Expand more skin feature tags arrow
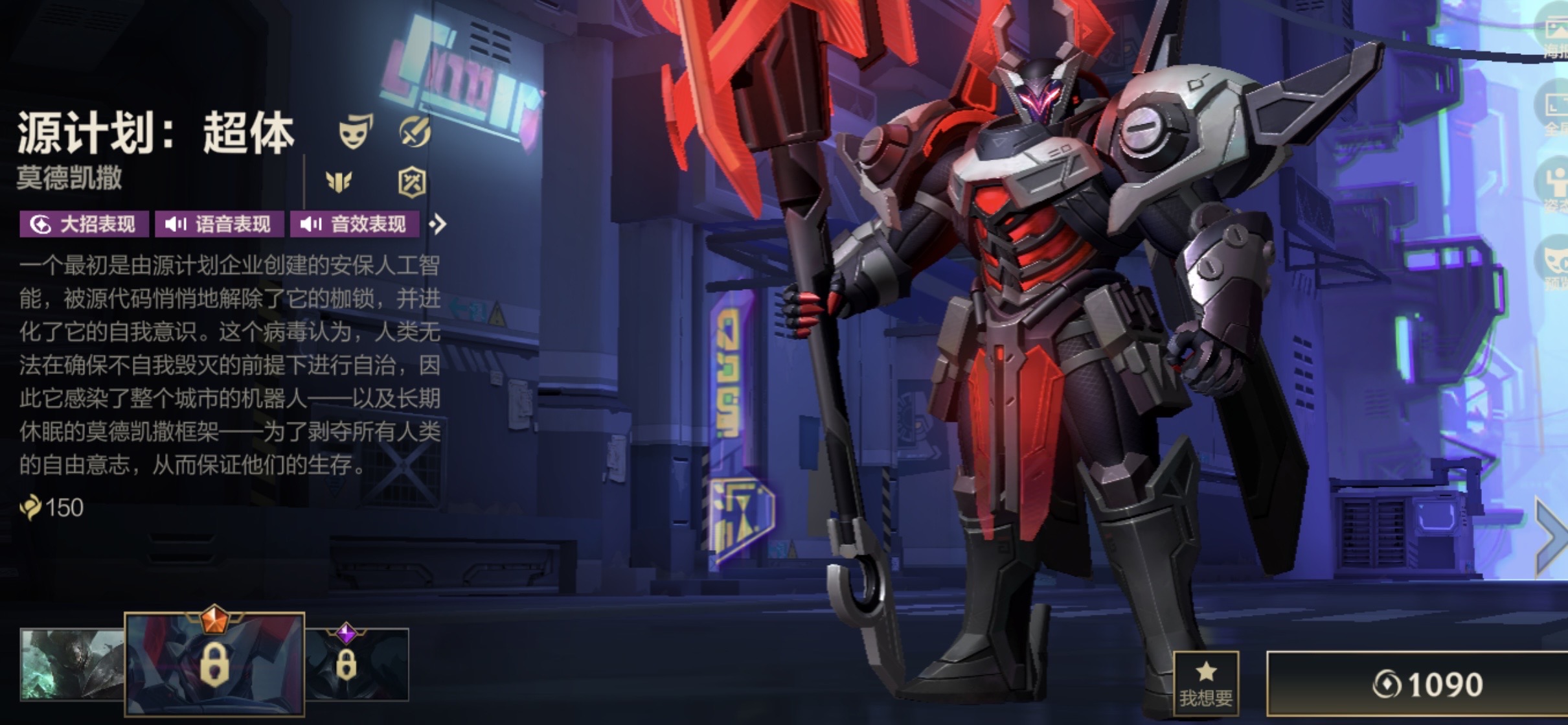 [438, 224]
